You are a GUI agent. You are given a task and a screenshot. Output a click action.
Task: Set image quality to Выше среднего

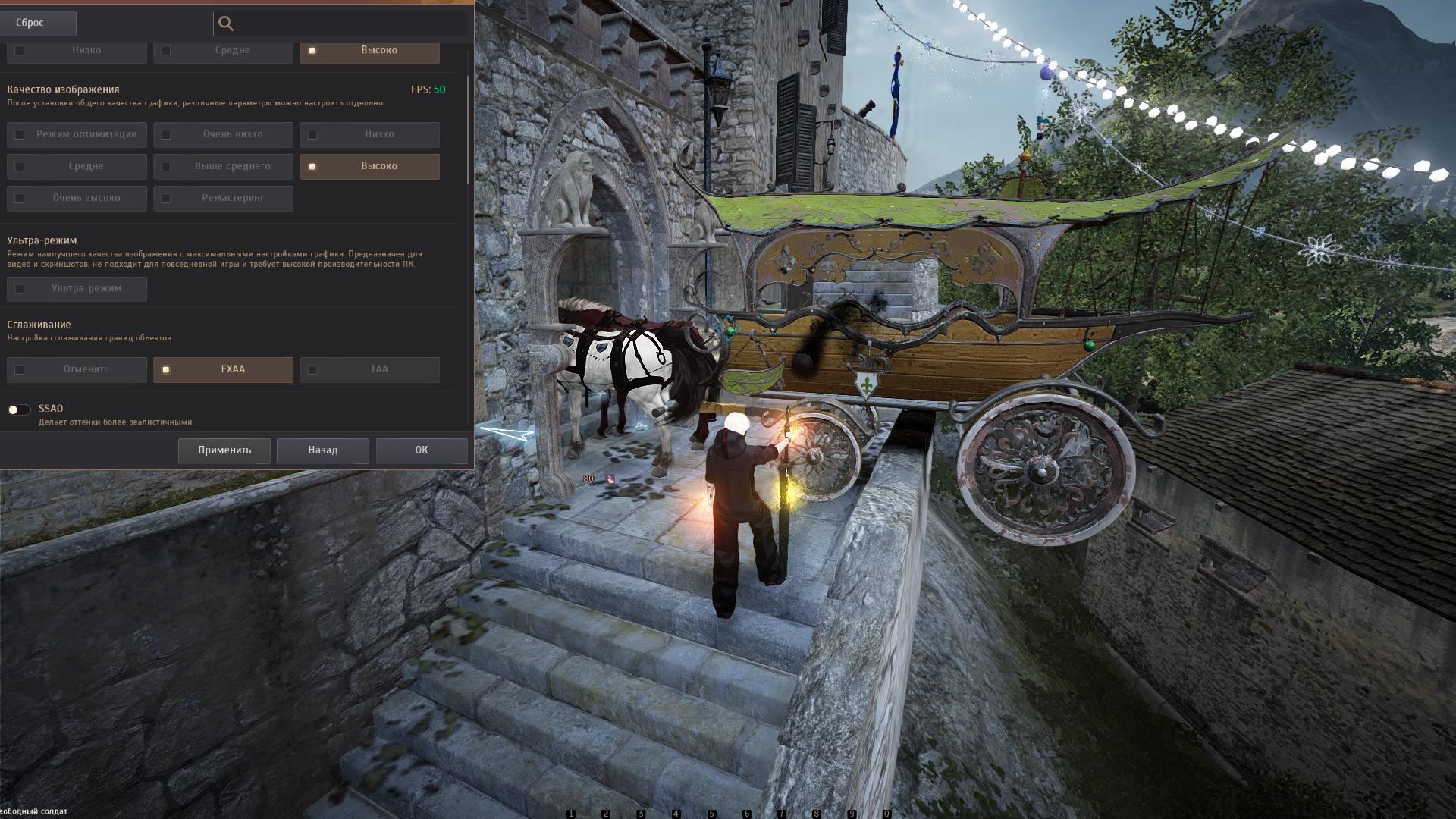point(223,167)
